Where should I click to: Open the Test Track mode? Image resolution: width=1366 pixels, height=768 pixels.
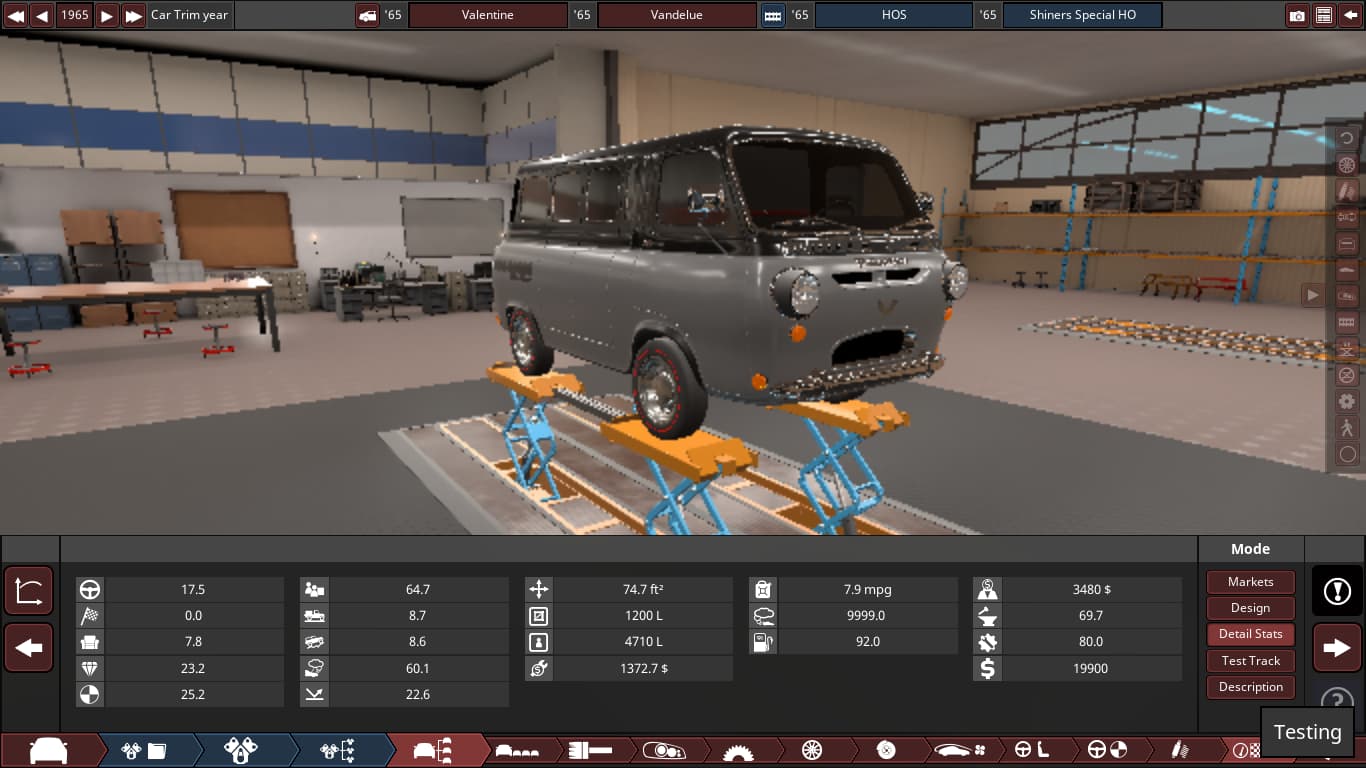1250,661
